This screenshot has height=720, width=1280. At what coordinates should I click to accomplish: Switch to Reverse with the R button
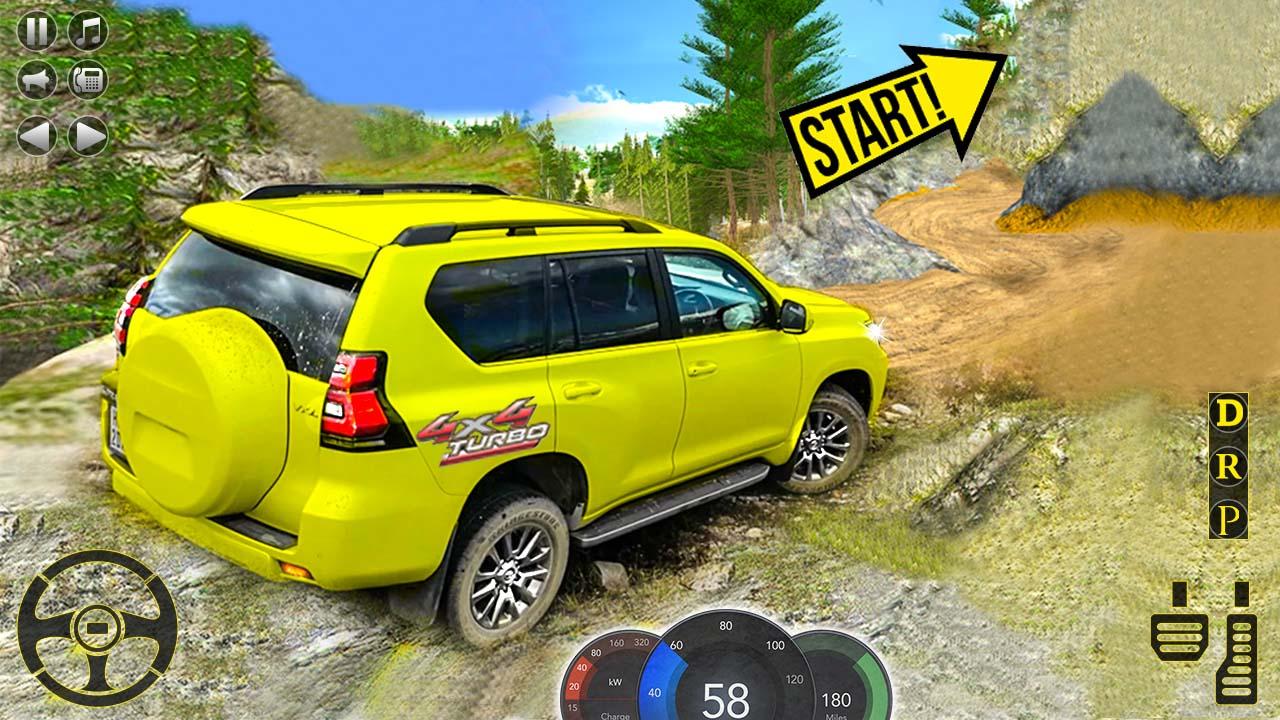[1226, 468]
